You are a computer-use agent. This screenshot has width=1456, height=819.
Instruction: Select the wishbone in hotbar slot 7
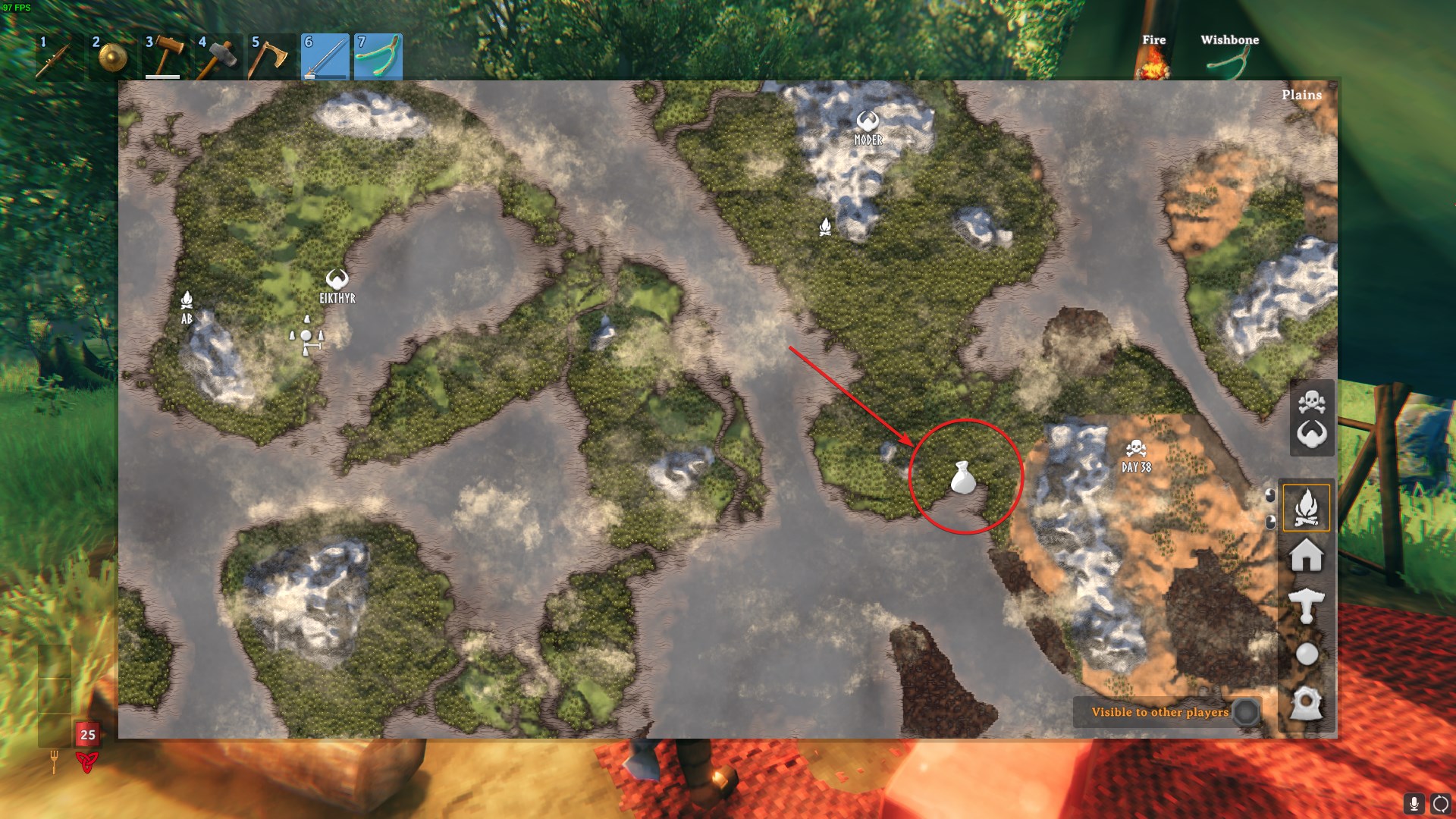point(378,57)
